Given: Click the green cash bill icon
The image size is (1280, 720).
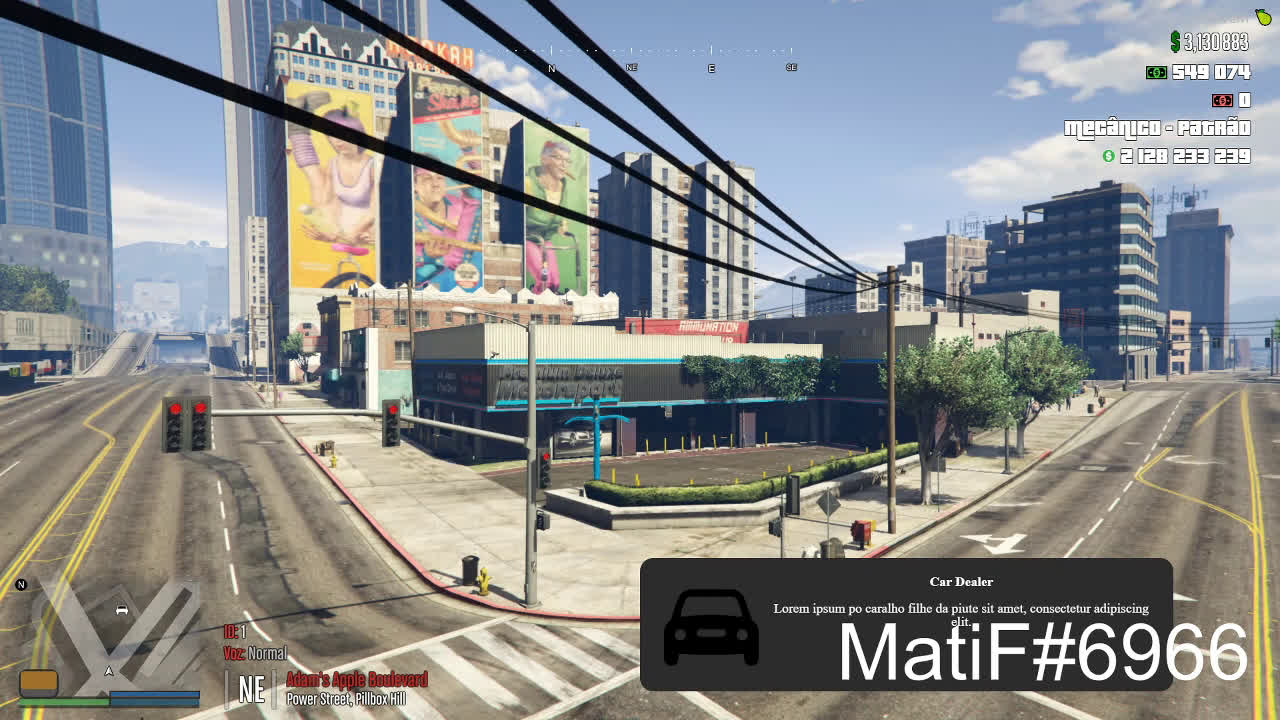Looking at the screenshot, I should click(x=1156, y=72).
